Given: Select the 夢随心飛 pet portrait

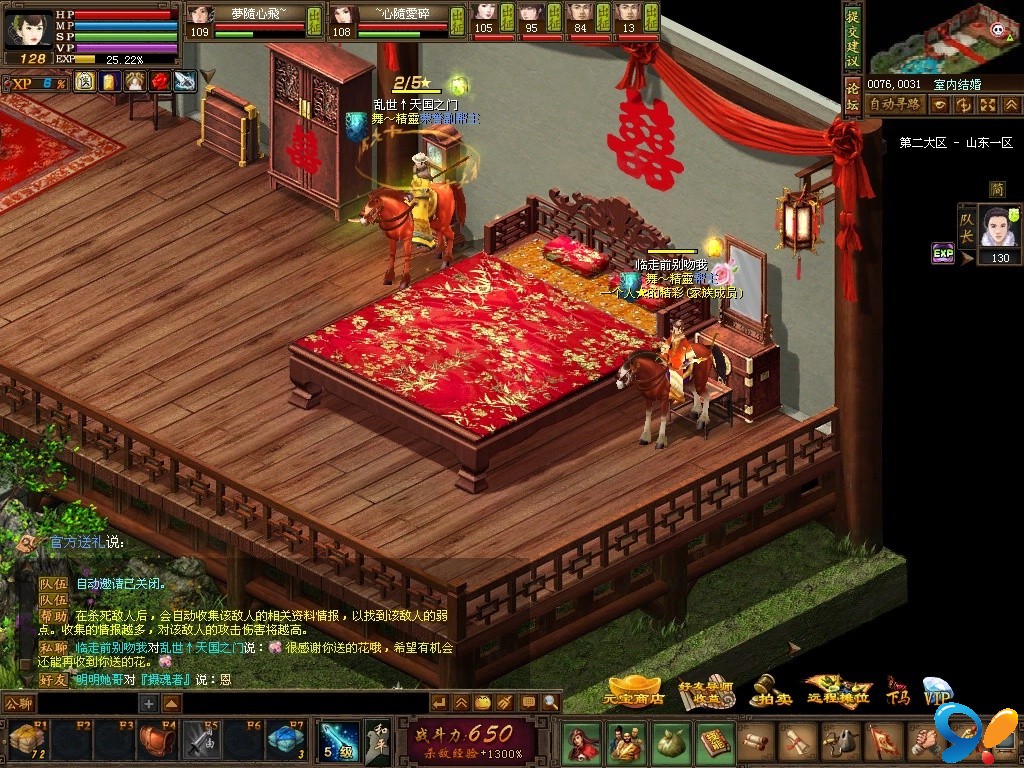Looking at the screenshot, I should pyautogui.click(x=201, y=15).
